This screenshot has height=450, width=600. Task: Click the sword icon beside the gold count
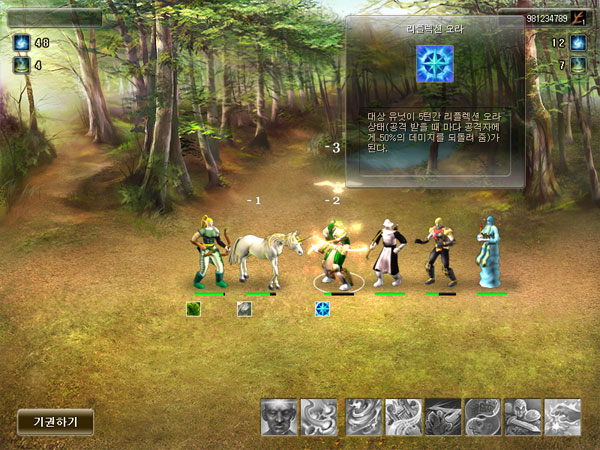579,18
